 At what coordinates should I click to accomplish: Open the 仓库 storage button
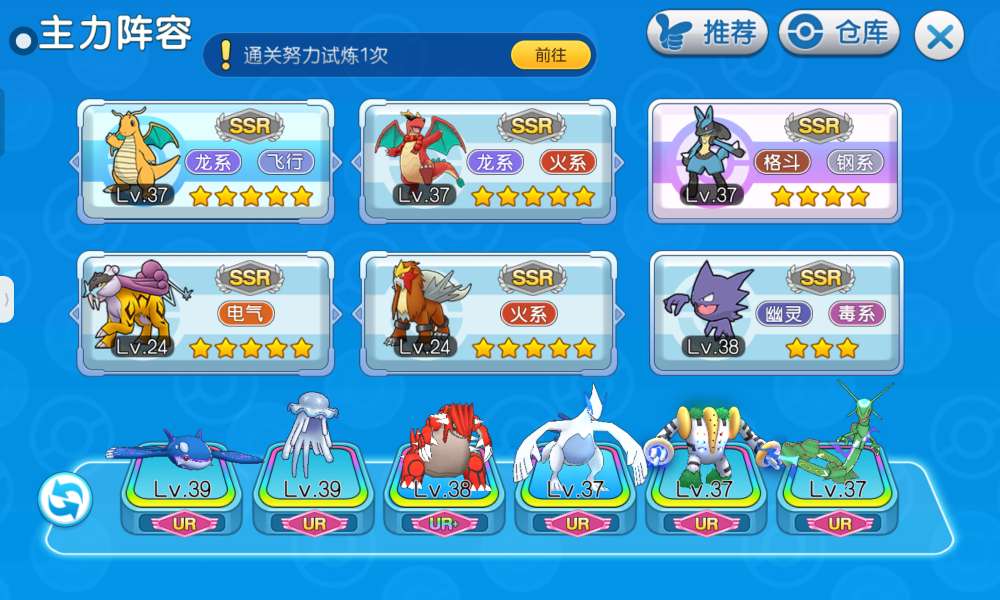tap(840, 34)
